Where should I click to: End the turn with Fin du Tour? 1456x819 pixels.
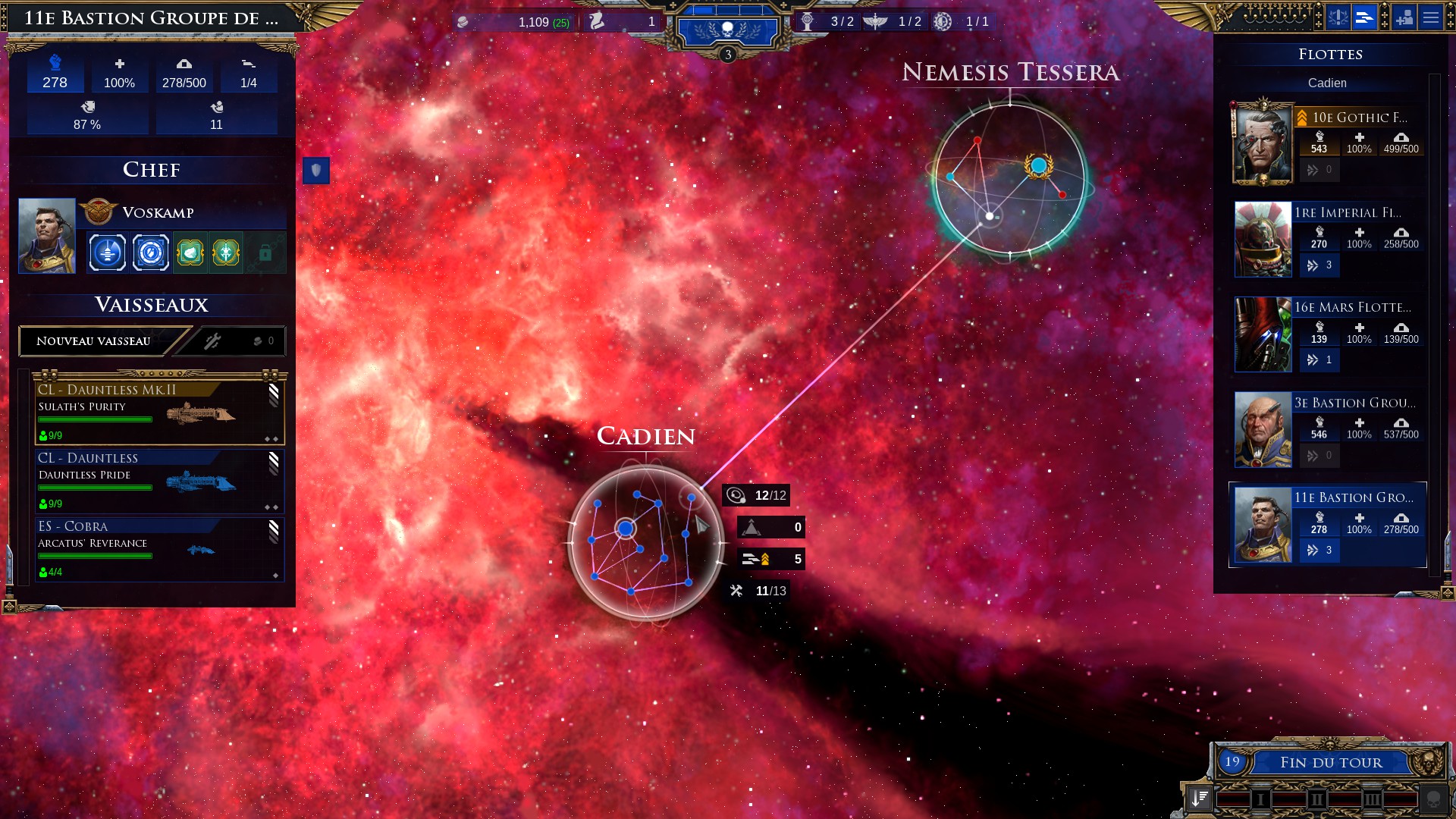click(1330, 762)
